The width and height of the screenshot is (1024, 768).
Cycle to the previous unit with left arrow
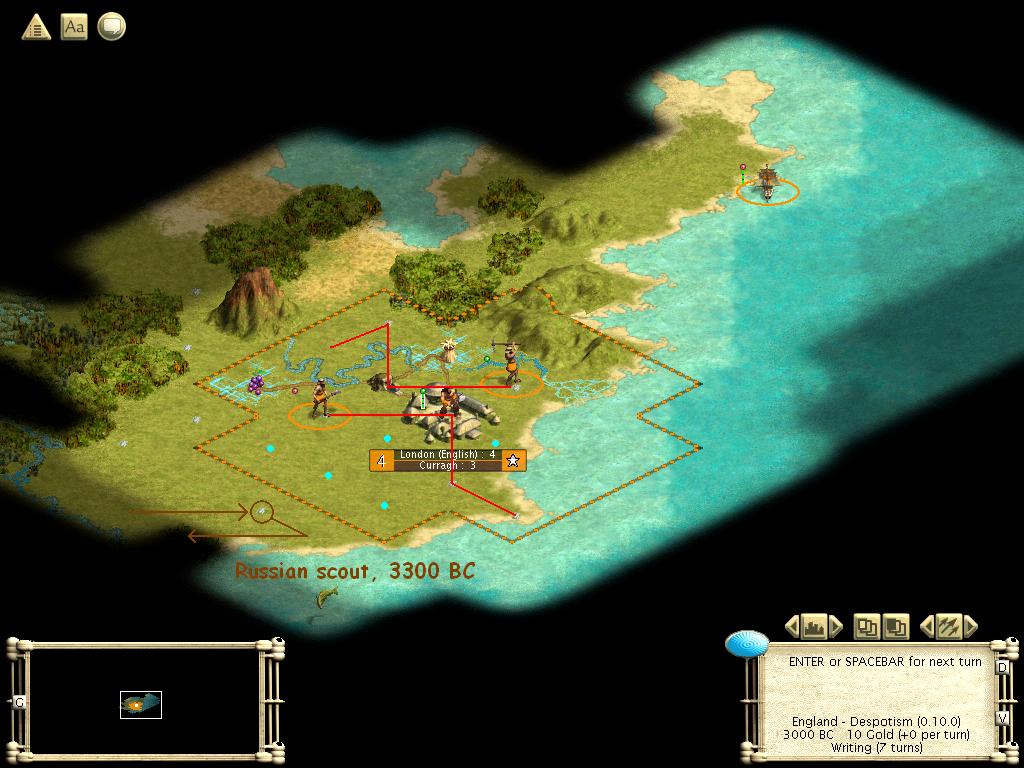pos(926,627)
